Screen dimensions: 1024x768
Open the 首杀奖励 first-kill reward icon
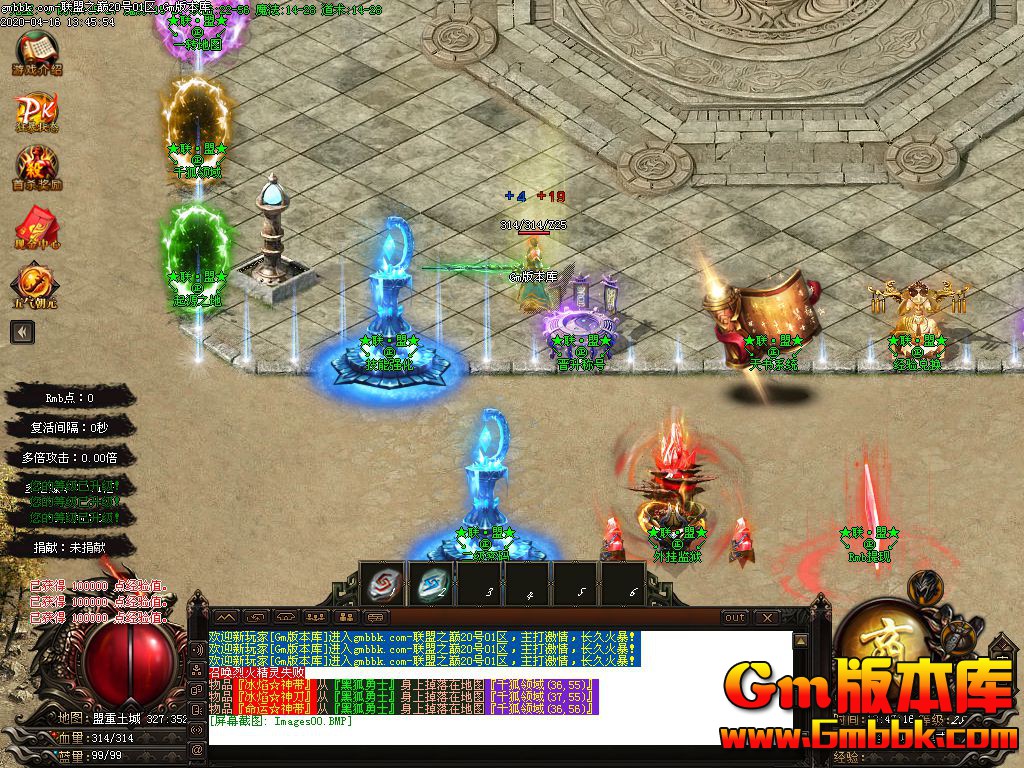coord(36,166)
